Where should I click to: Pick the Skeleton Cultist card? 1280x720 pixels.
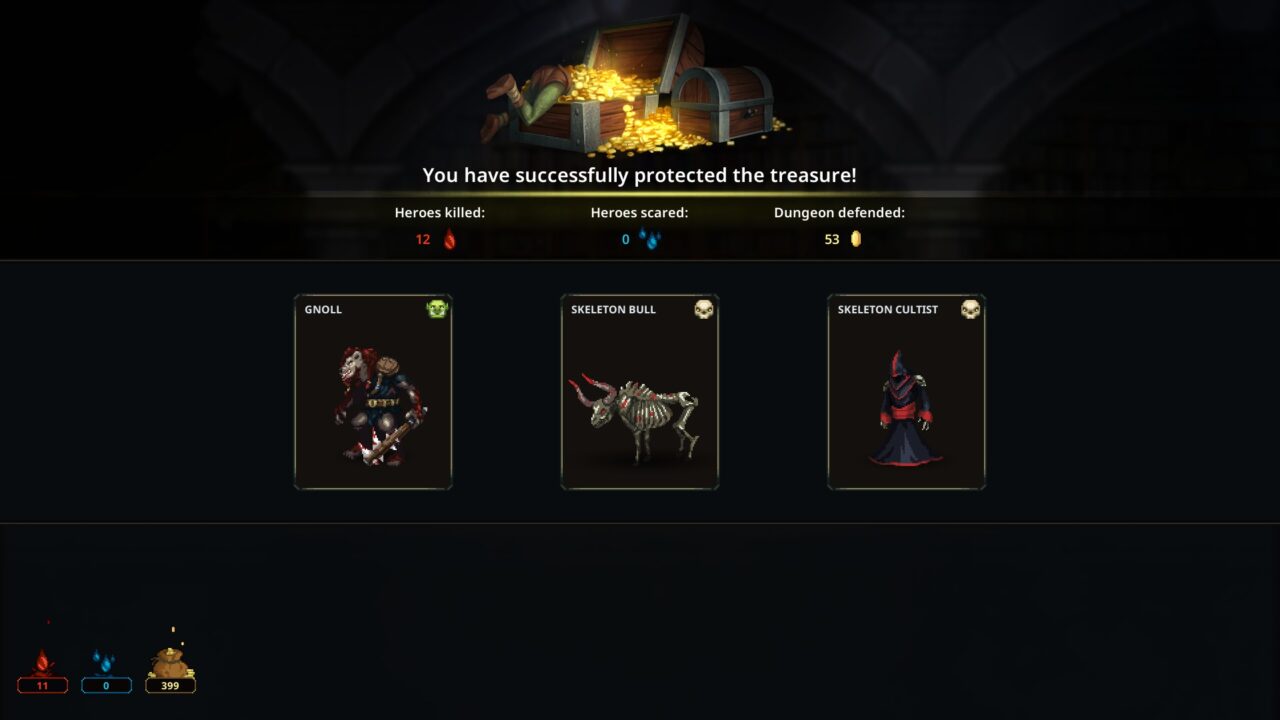(x=906, y=392)
